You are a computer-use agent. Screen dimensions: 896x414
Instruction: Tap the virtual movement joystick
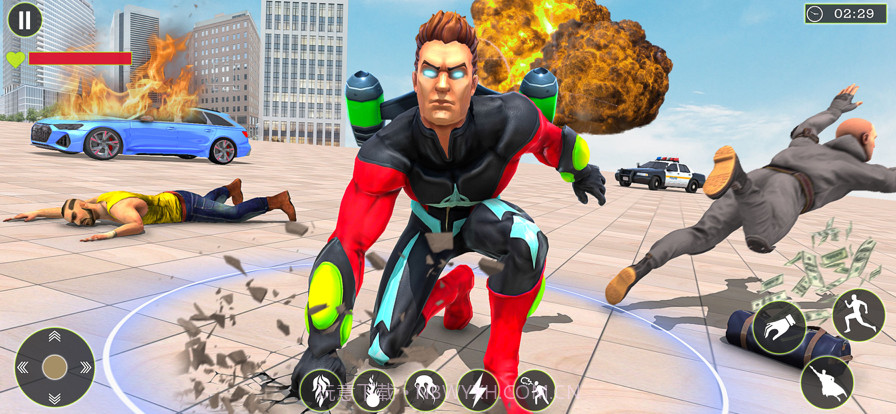55,367
